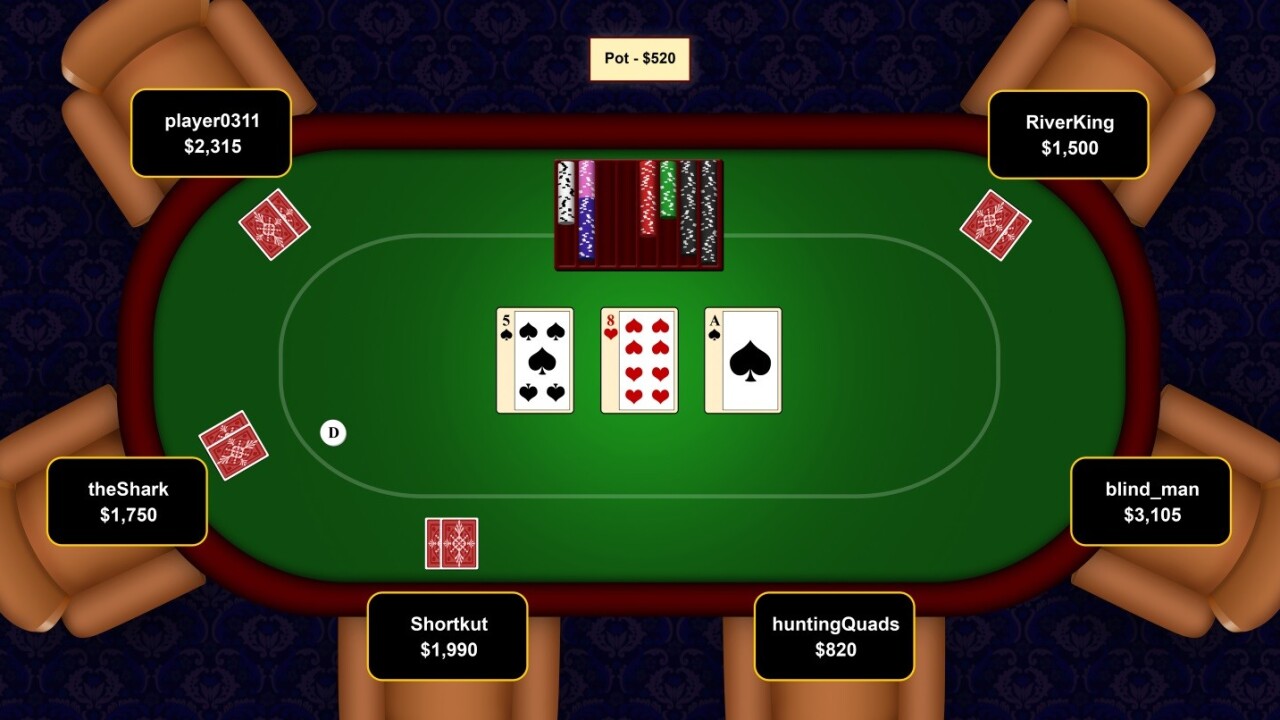Click the dealer button marker

click(x=333, y=432)
